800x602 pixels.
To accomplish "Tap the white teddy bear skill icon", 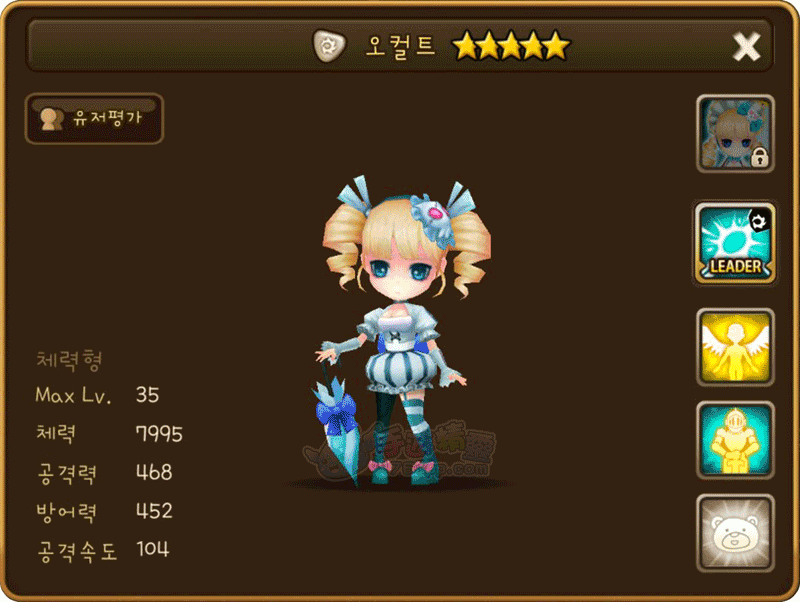I will pos(735,533).
